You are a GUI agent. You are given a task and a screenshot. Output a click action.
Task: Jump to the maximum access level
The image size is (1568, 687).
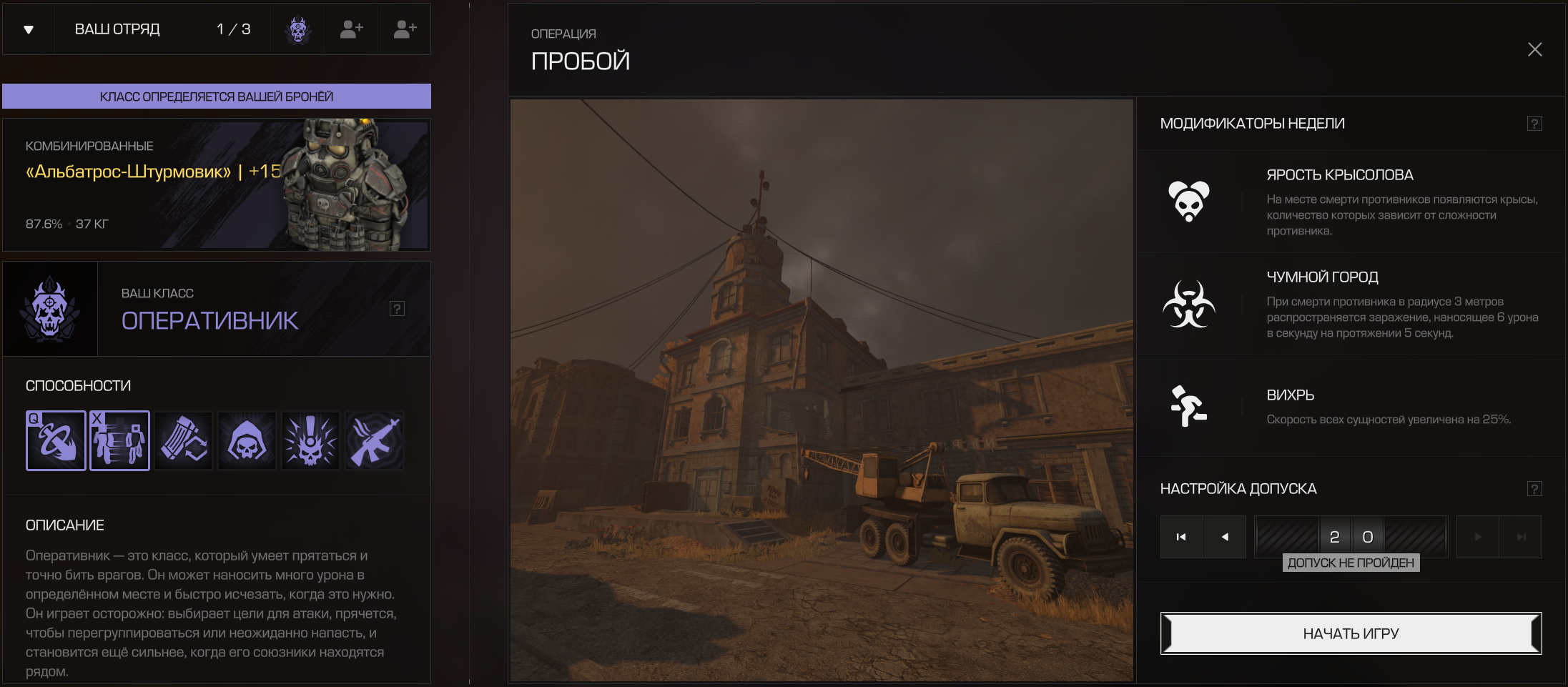(1521, 537)
